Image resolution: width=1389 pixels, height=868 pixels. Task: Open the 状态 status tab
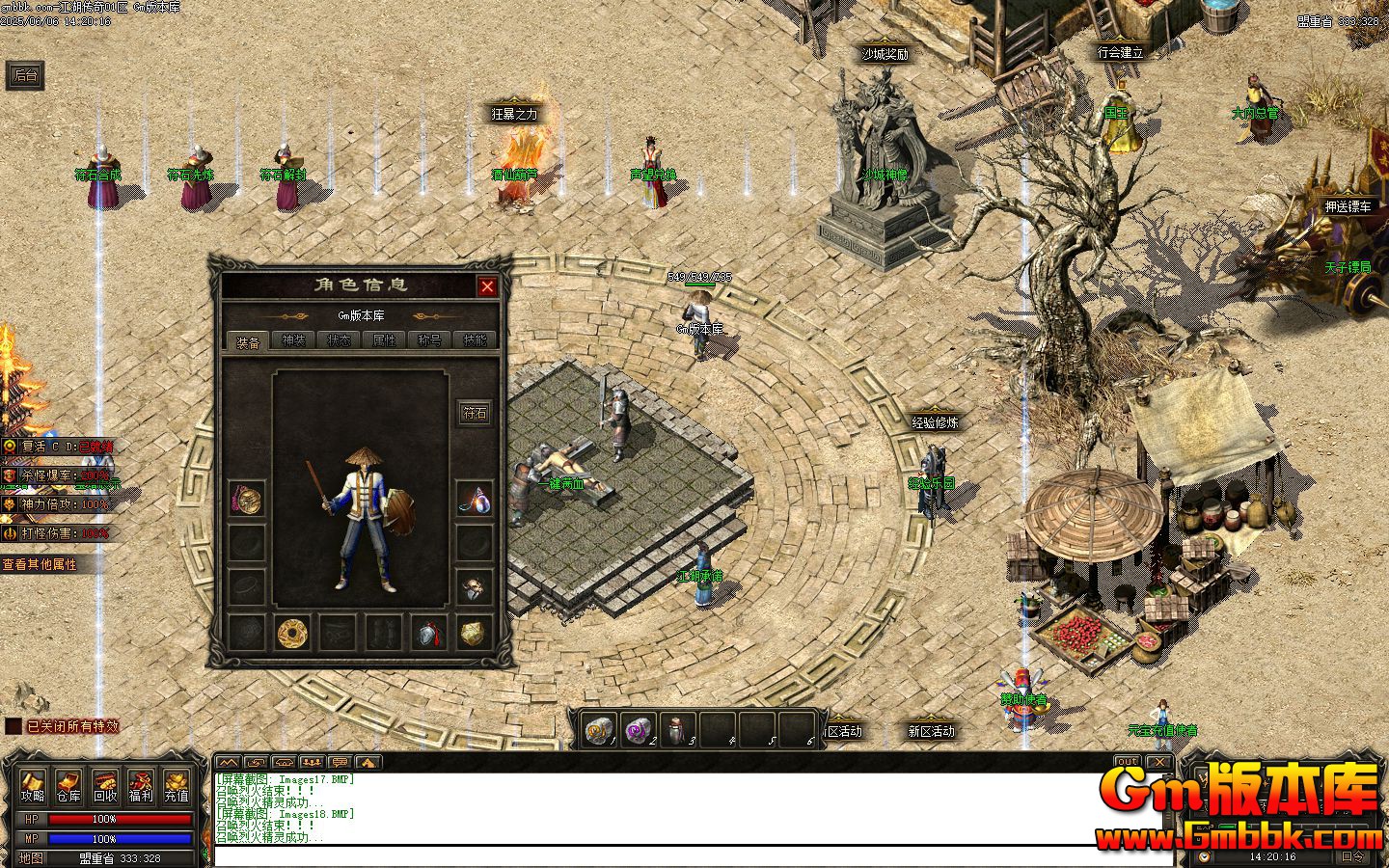click(339, 340)
